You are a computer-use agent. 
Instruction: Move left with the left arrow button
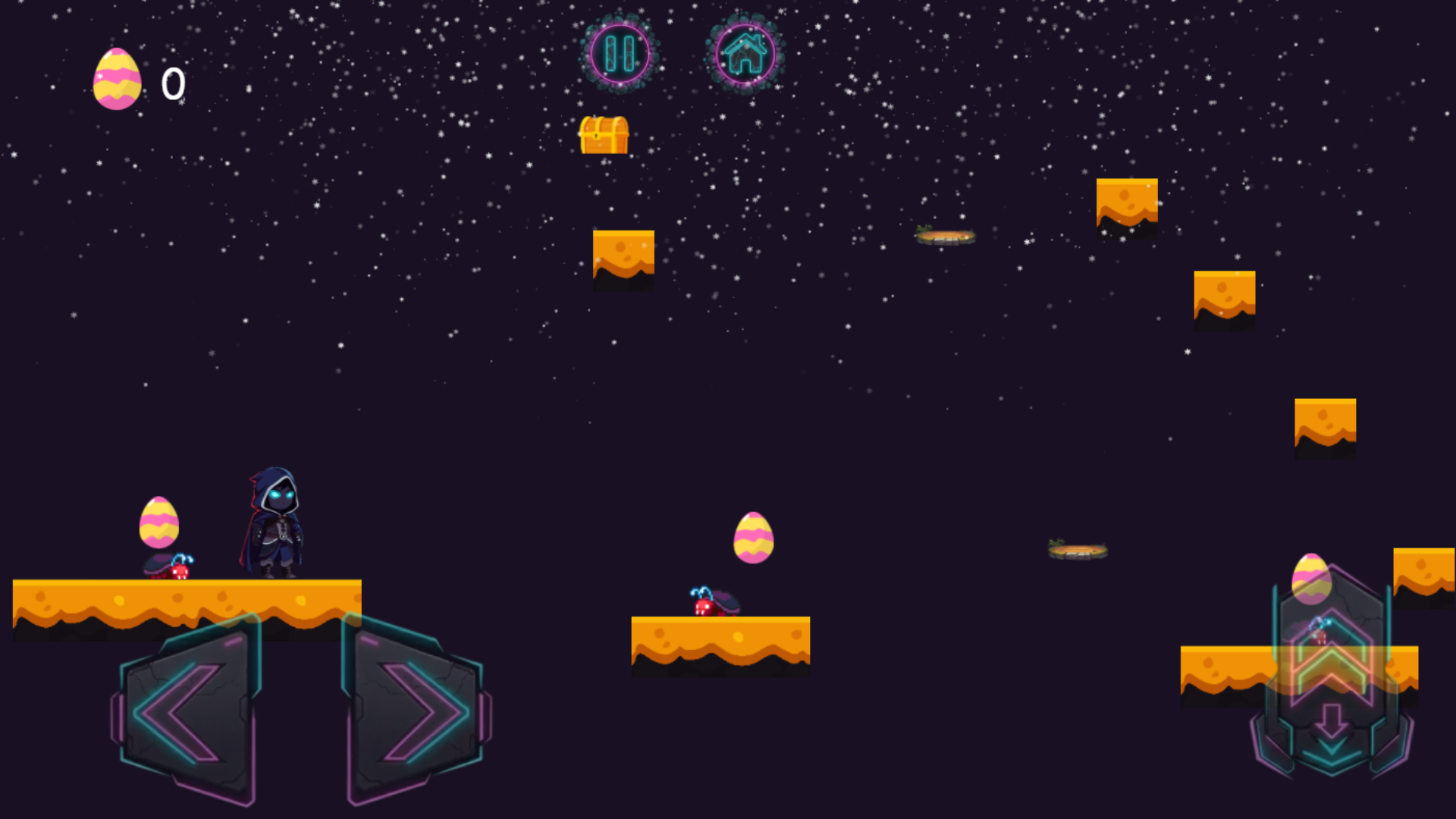(187, 711)
